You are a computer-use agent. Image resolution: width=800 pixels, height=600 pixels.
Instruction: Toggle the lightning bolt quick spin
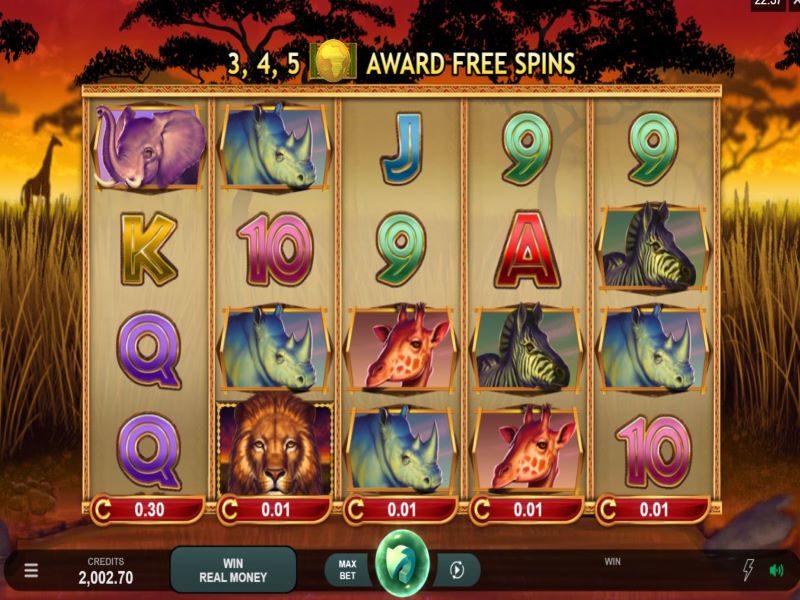[747, 570]
